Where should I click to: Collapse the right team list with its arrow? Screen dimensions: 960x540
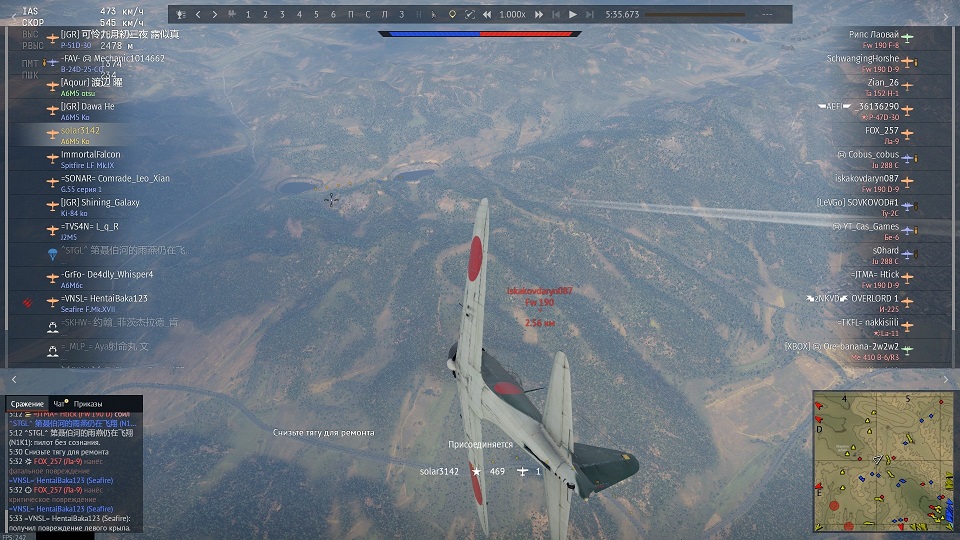point(946,380)
